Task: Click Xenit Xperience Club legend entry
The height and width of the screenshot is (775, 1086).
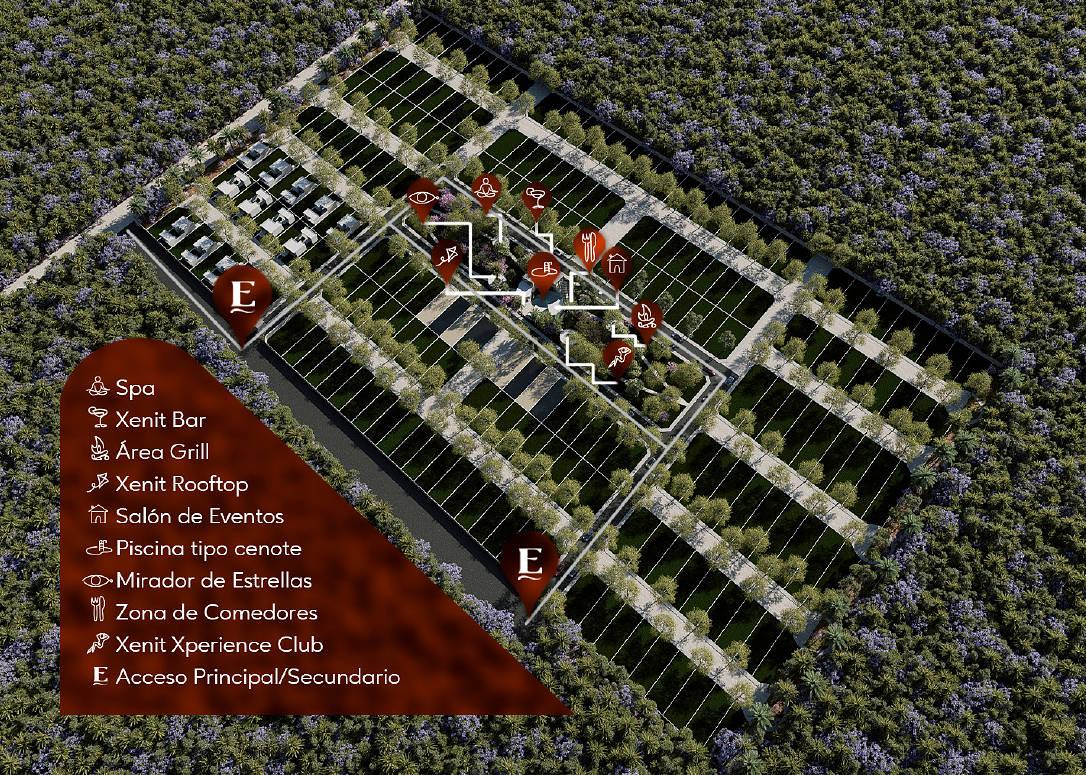Action: point(219,645)
